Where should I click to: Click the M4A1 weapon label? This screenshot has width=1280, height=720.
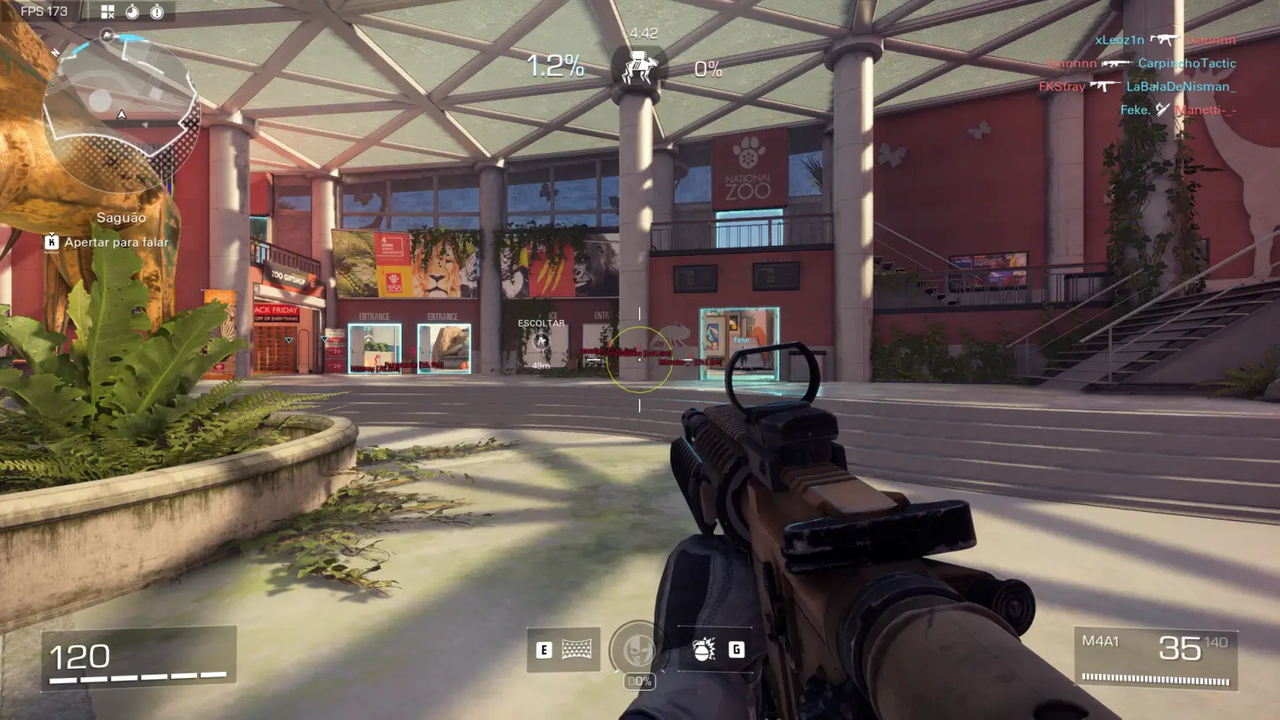(1101, 641)
